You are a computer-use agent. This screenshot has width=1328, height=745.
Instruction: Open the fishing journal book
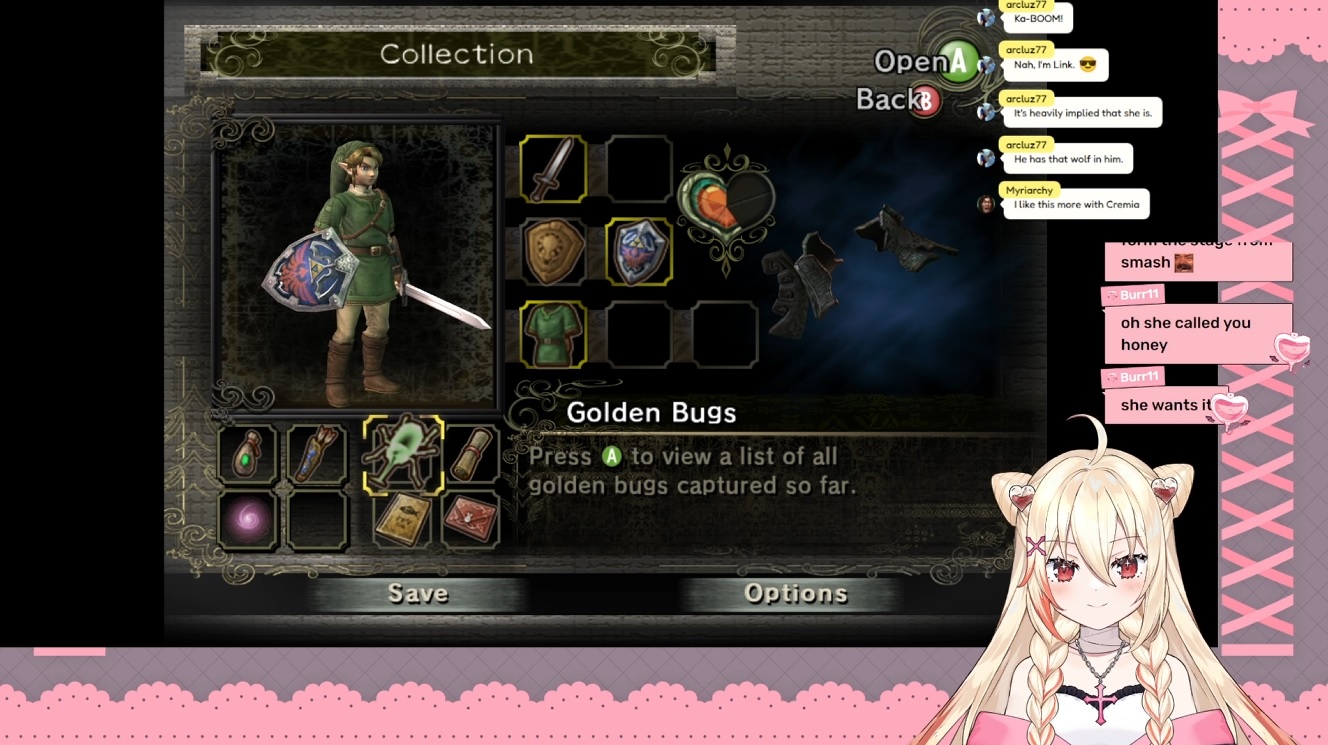click(x=403, y=520)
